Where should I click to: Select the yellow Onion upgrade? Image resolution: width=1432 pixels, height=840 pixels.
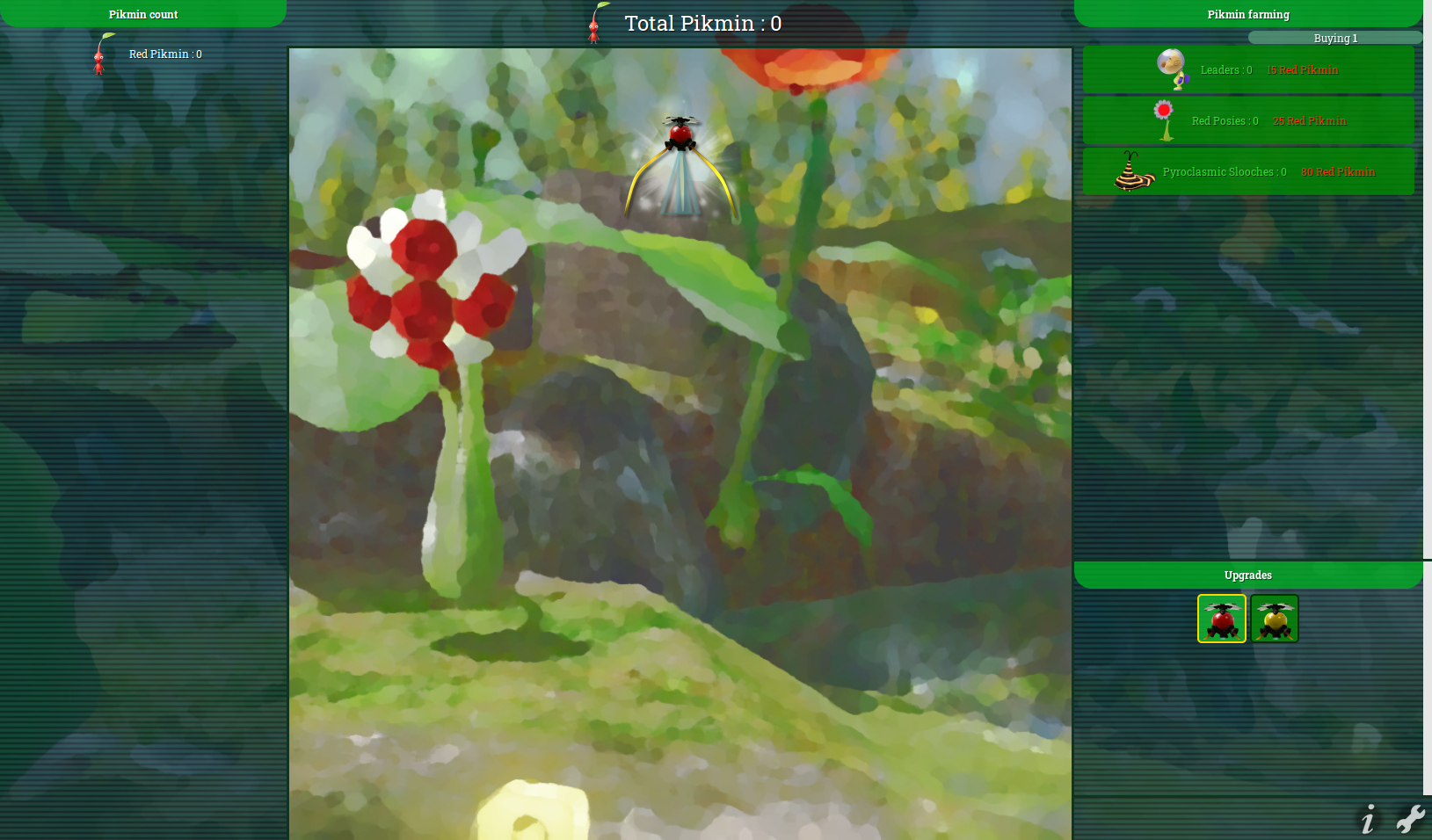coord(1274,619)
